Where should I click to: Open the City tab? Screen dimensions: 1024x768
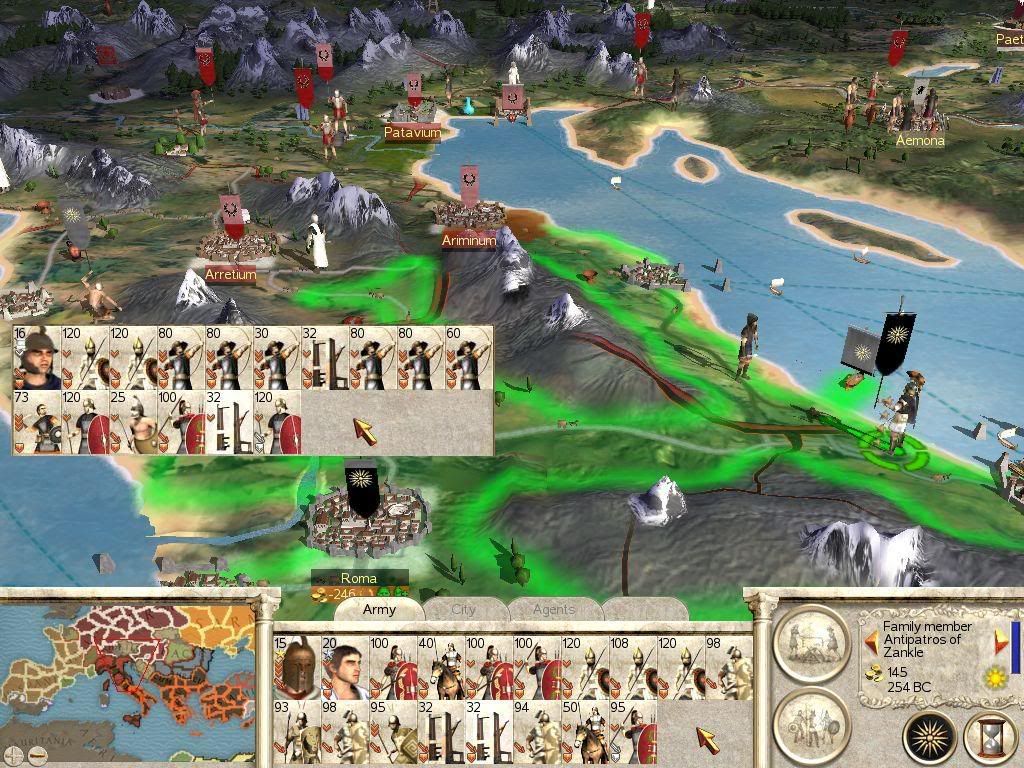(464, 609)
